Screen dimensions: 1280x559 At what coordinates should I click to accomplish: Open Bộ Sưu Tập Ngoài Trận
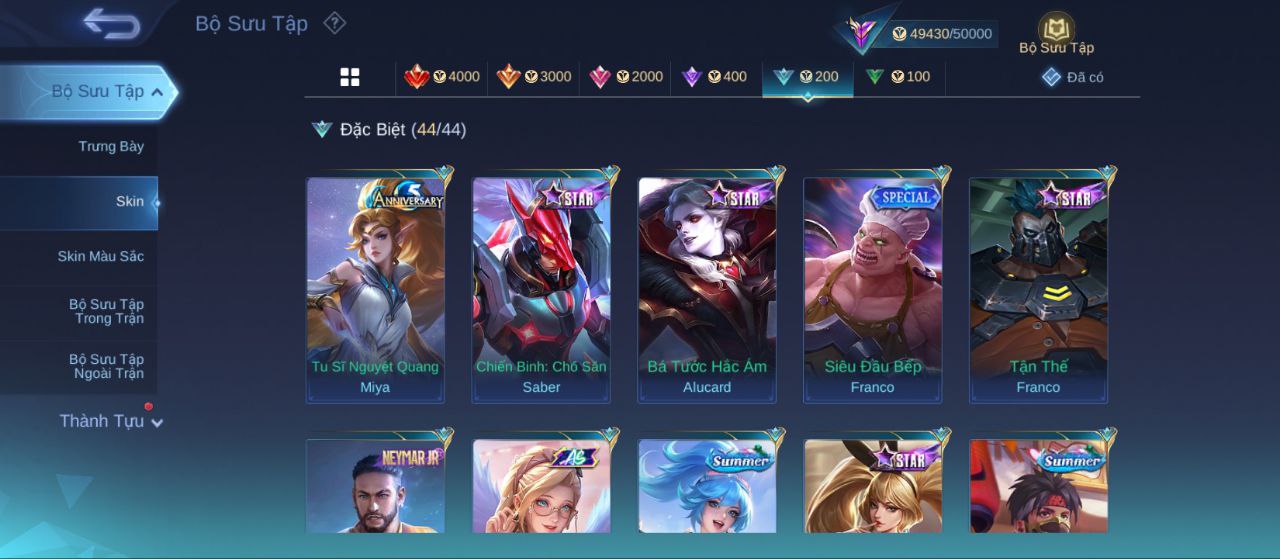click(x=106, y=367)
